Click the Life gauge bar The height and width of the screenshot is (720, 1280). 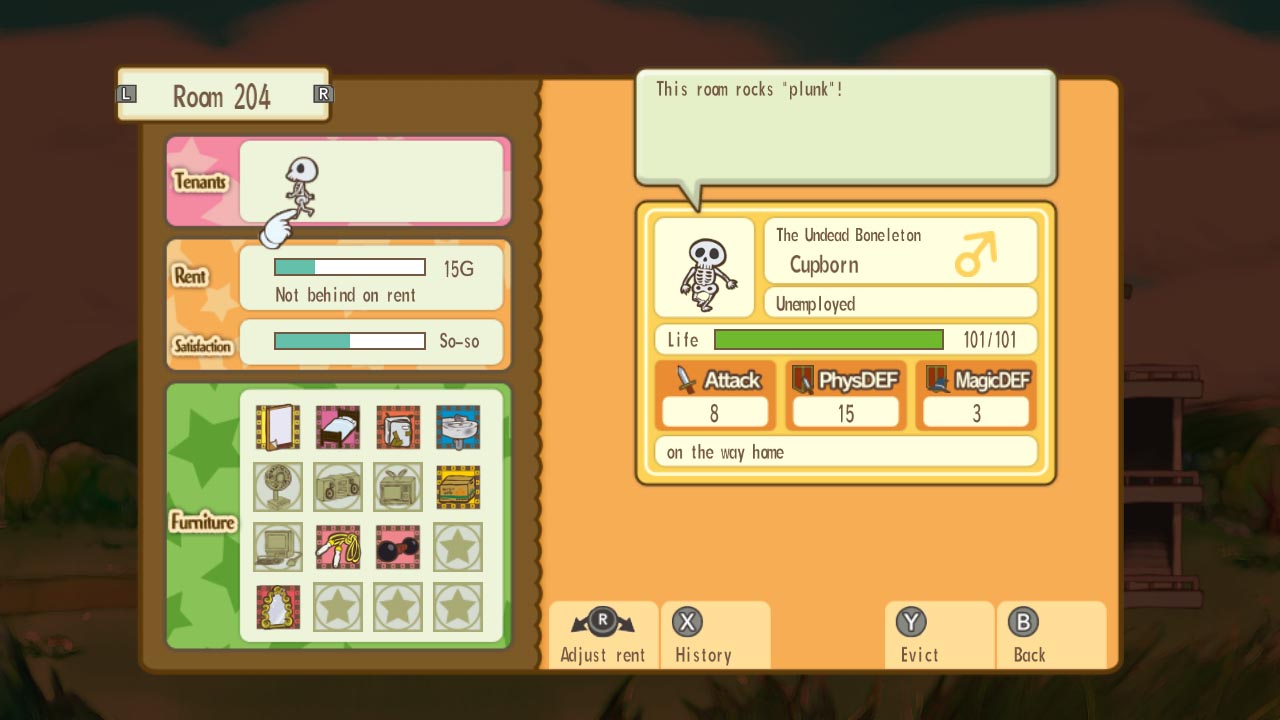click(x=828, y=339)
